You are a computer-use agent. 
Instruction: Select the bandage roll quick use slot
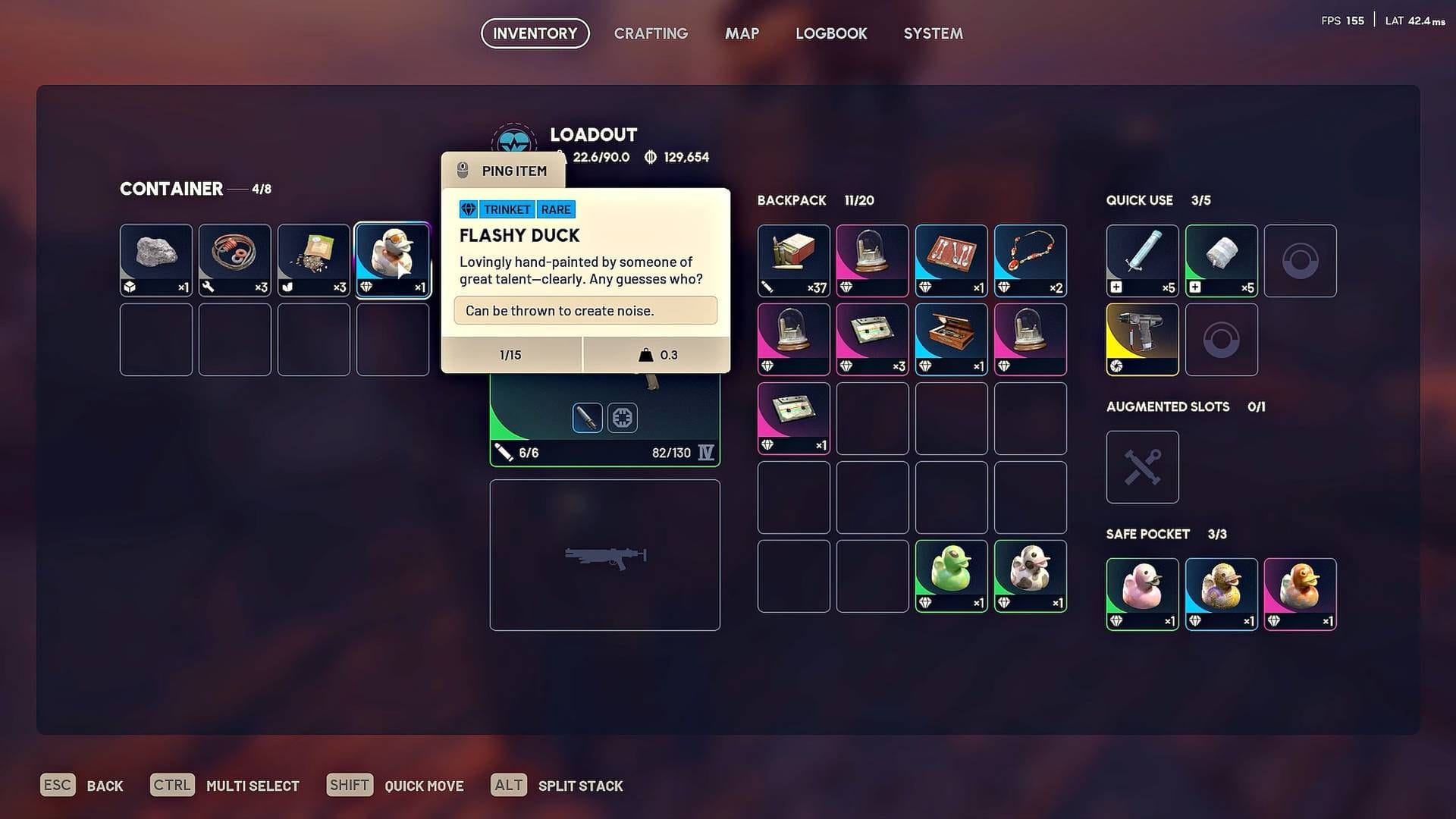[1222, 259]
